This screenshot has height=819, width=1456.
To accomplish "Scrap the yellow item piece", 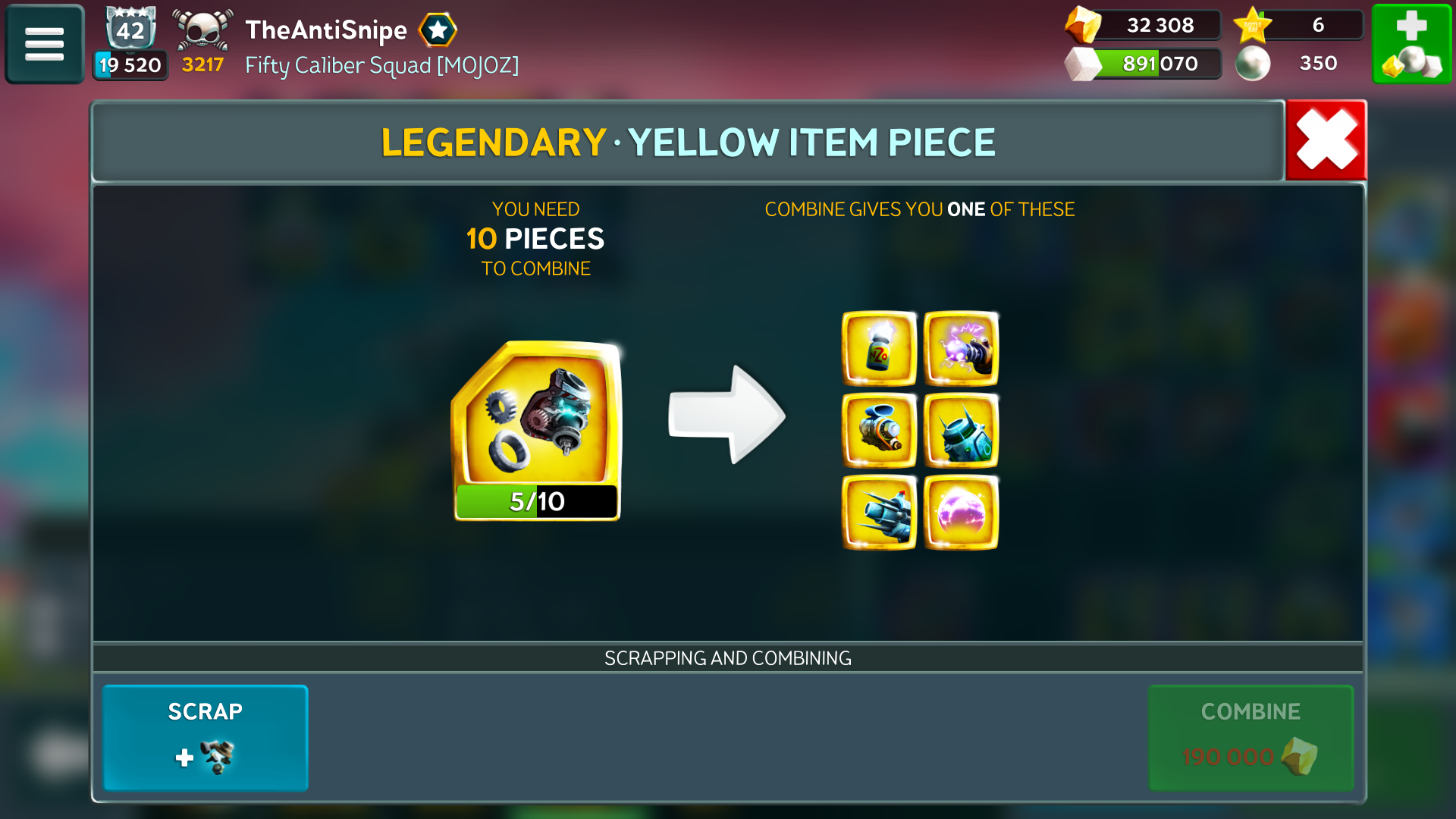I will coord(205,737).
